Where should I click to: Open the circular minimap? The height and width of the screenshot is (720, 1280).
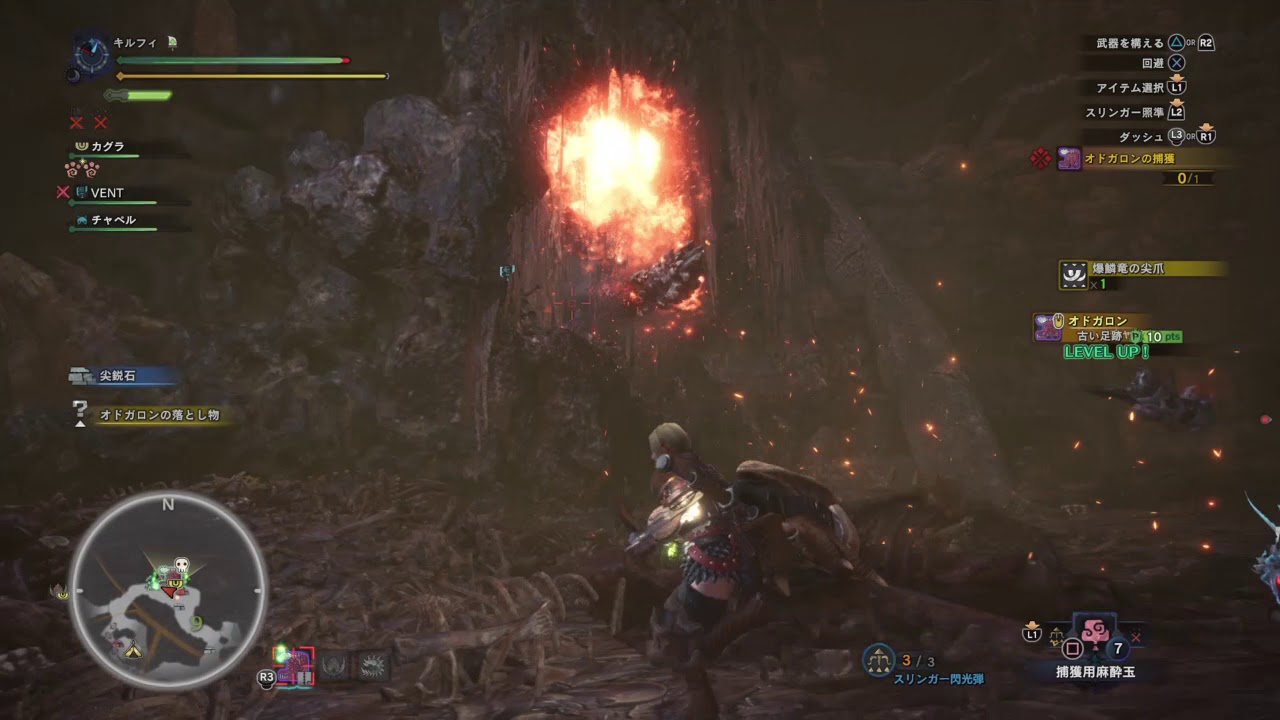168,590
